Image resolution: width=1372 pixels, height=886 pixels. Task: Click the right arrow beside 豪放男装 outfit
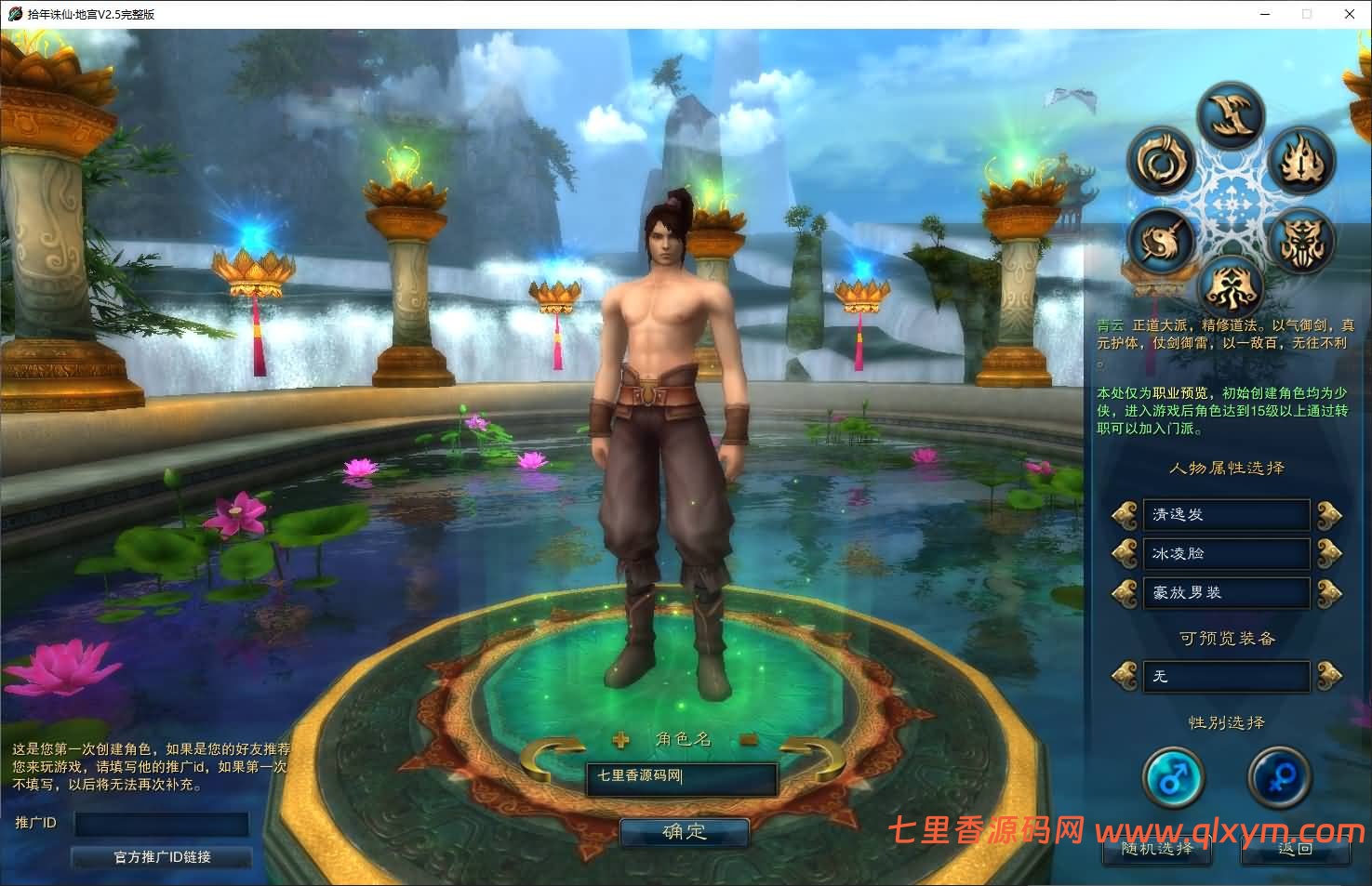1330,593
